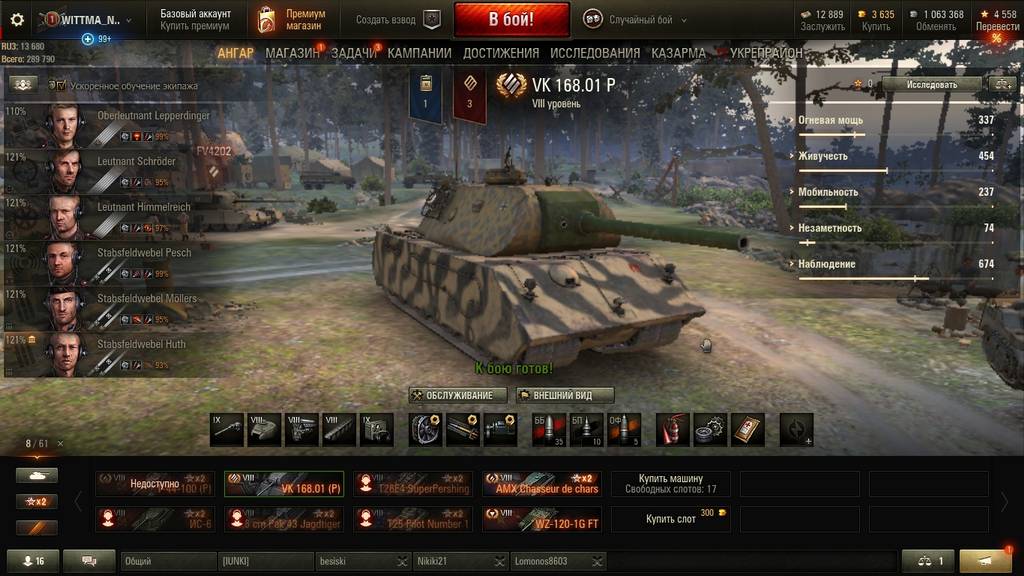Open the settings gear menu
The width and height of the screenshot is (1024, 576).
point(16,19)
